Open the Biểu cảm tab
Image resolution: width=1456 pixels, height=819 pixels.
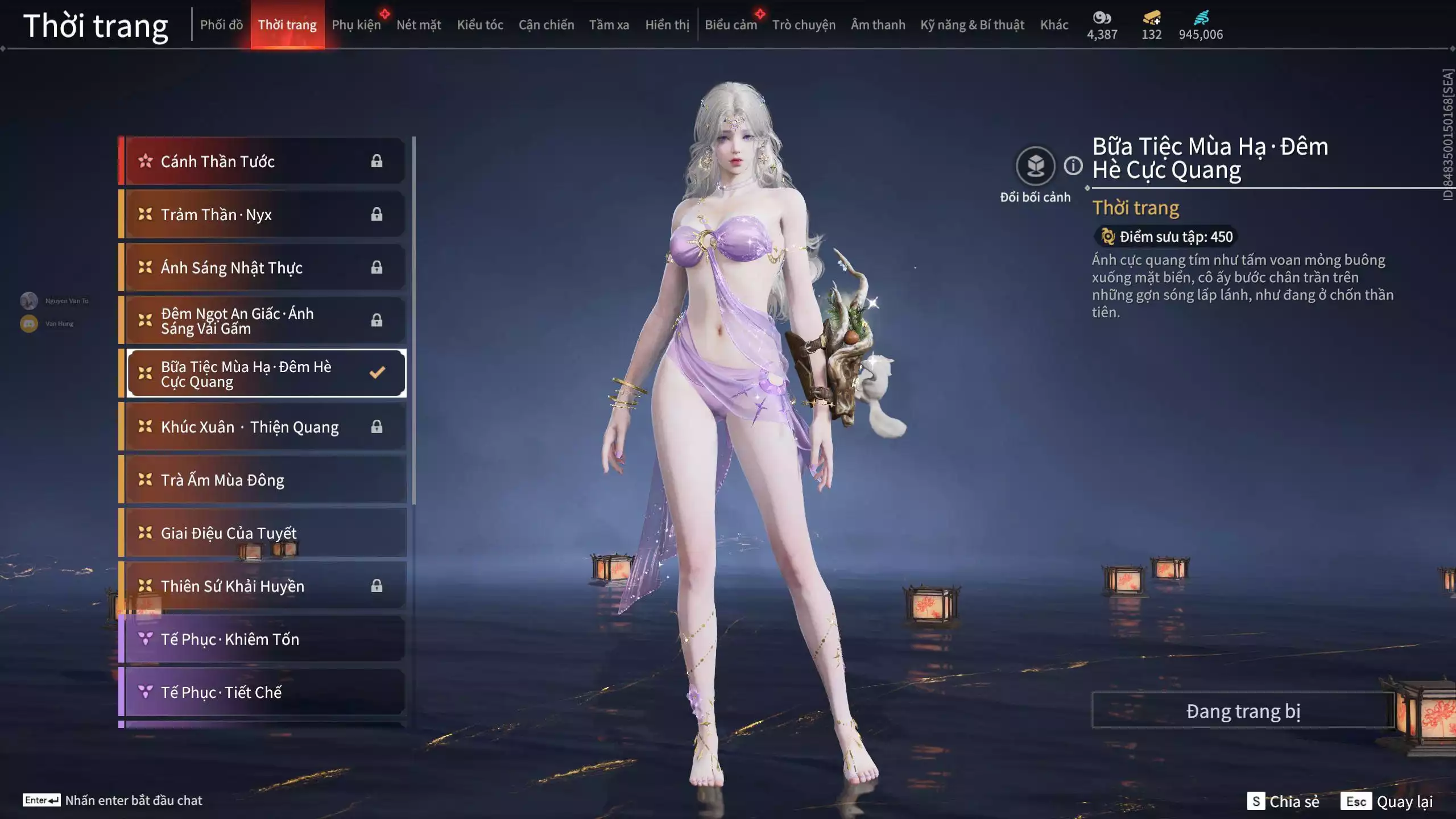(731, 25)
